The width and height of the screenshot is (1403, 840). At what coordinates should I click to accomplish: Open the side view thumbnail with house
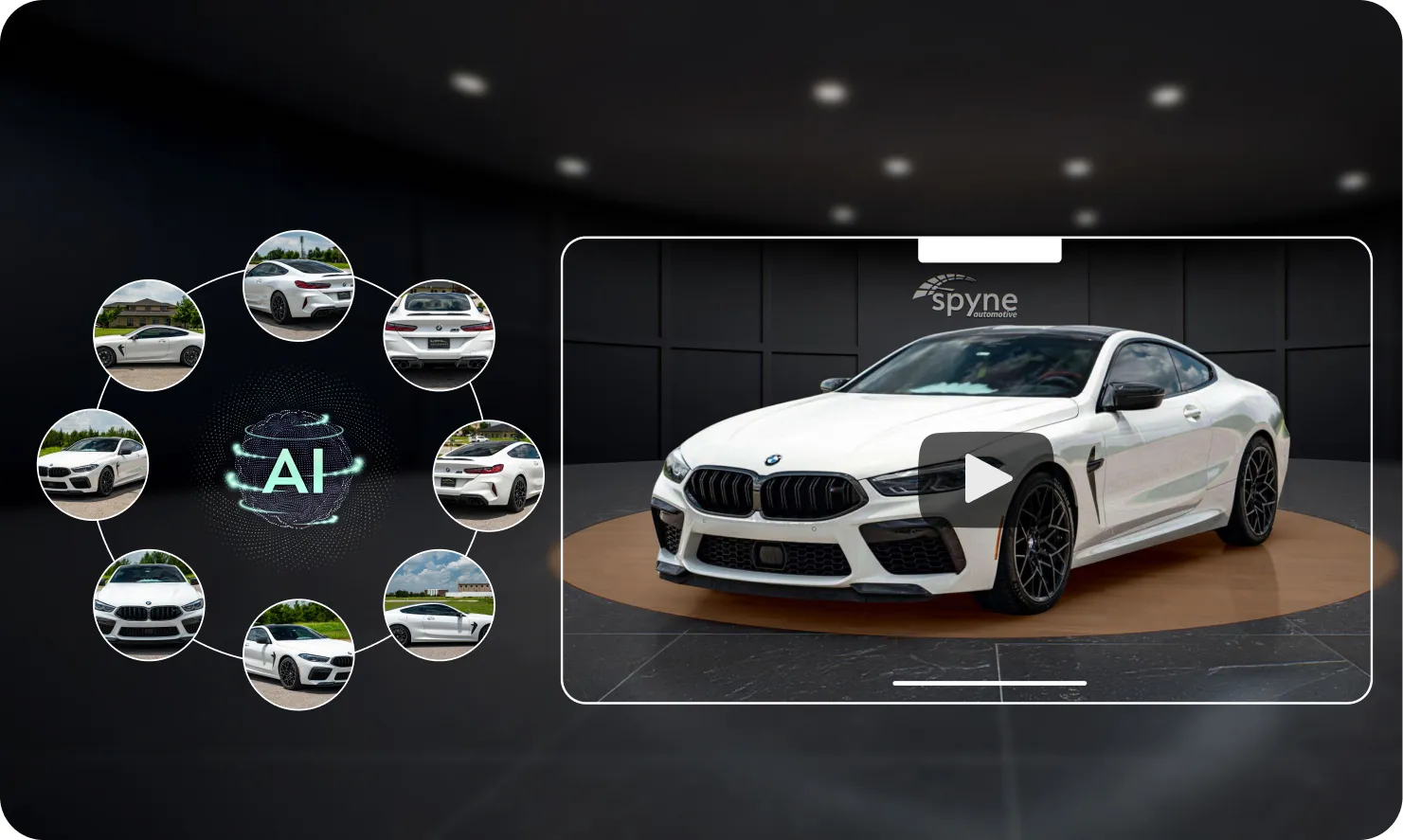(149, 335)
